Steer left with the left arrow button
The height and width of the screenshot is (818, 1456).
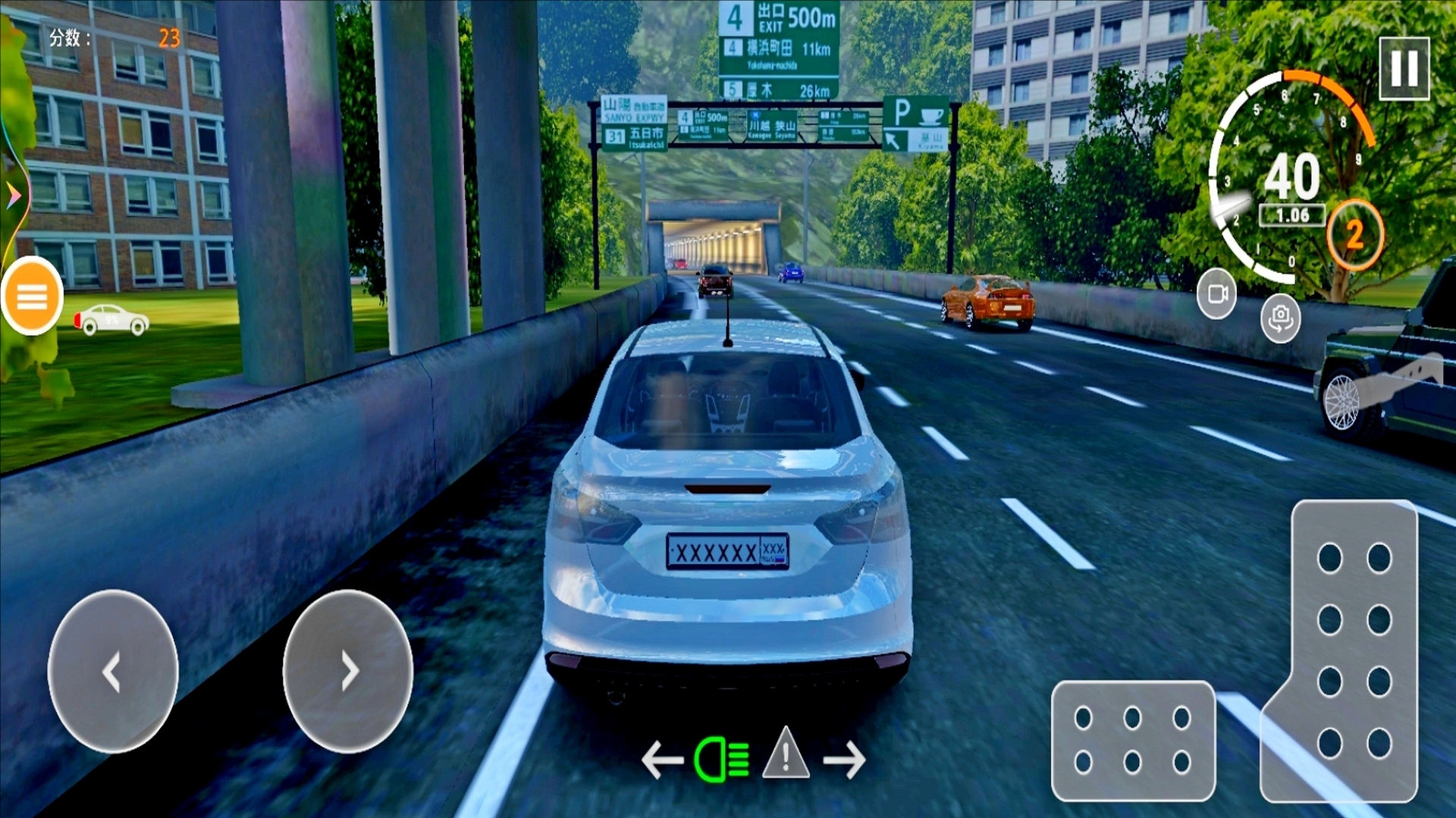113,671
